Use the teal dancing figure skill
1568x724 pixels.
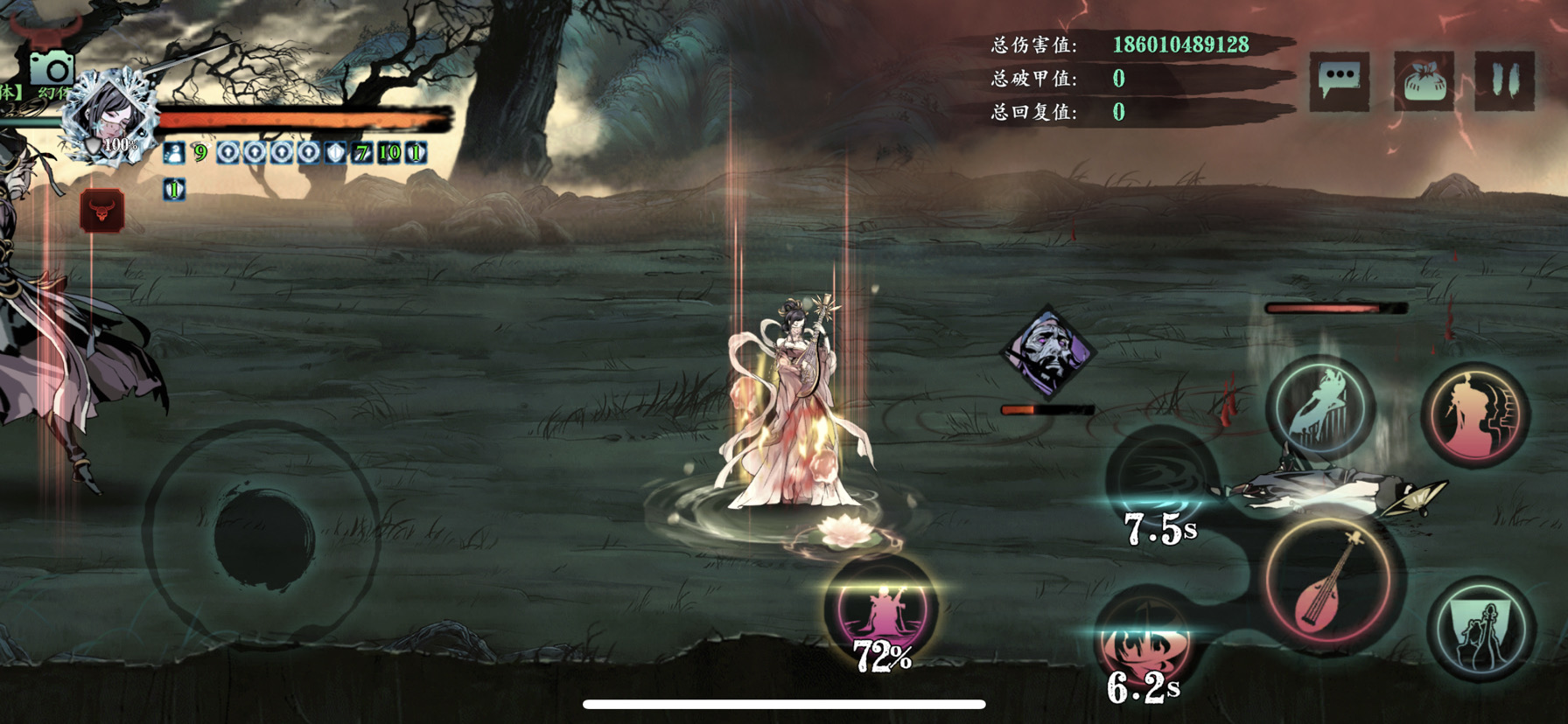[1321, 407]
